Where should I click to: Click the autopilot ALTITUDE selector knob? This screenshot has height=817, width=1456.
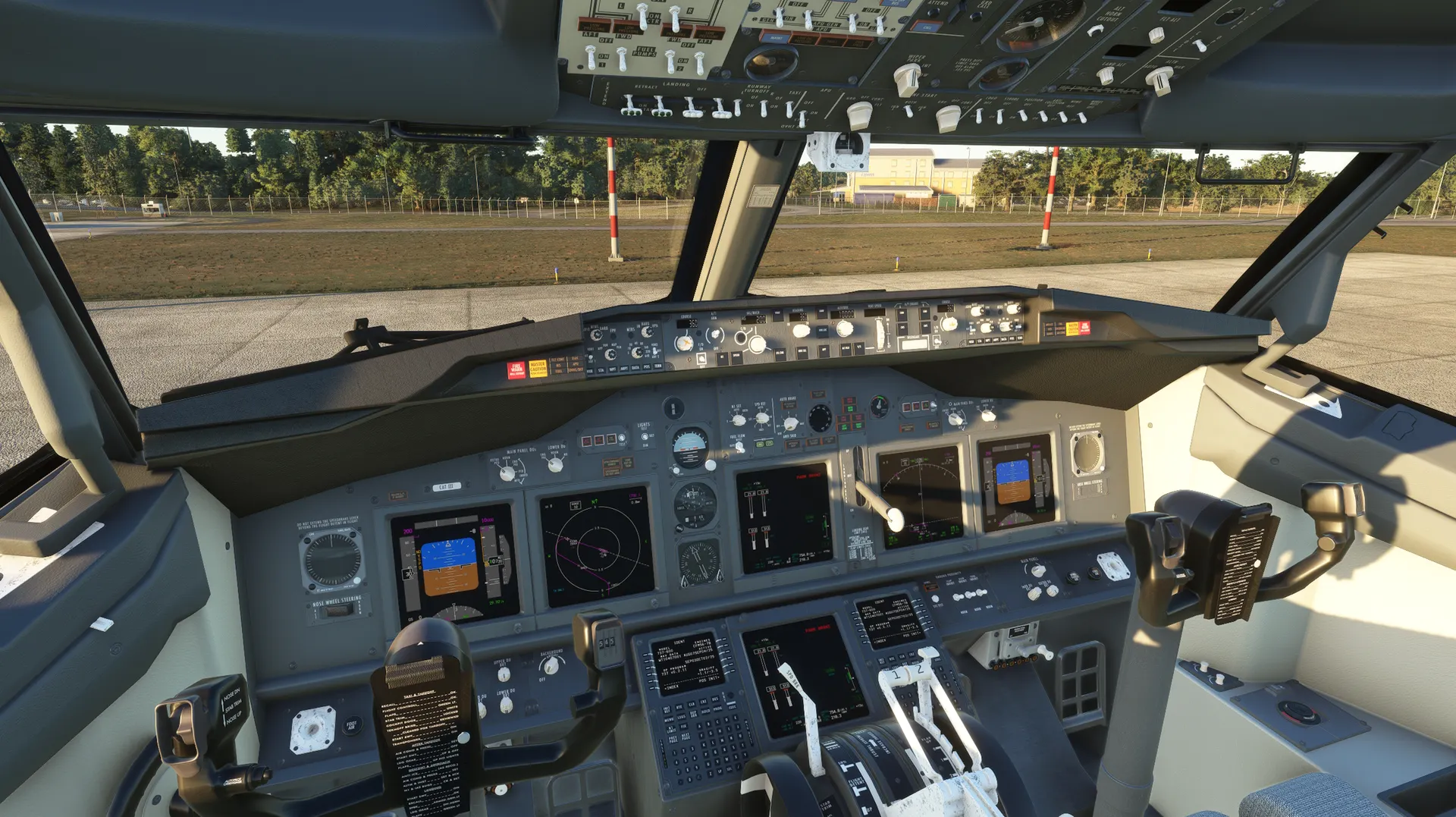[844, 328]
